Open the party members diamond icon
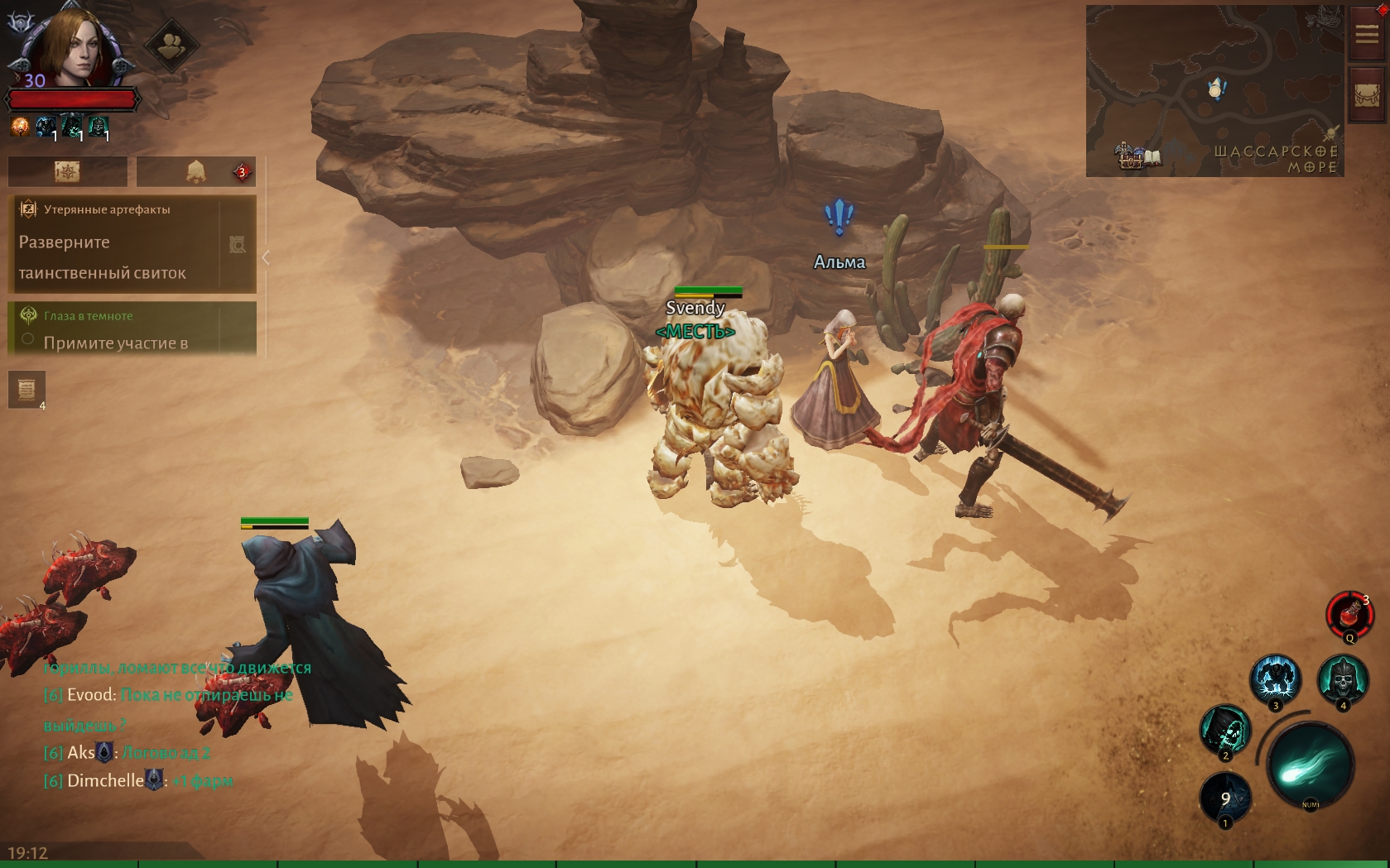 point(171,45)
